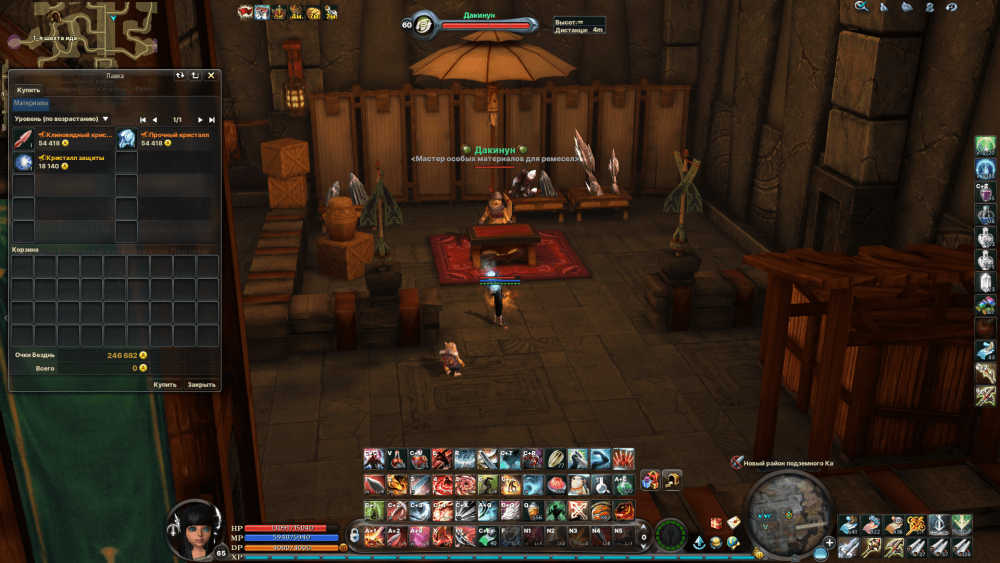The height and width of the screenshot is (563, 1000).
Task: Jump to the last shop page
Action: pos(212,120)
